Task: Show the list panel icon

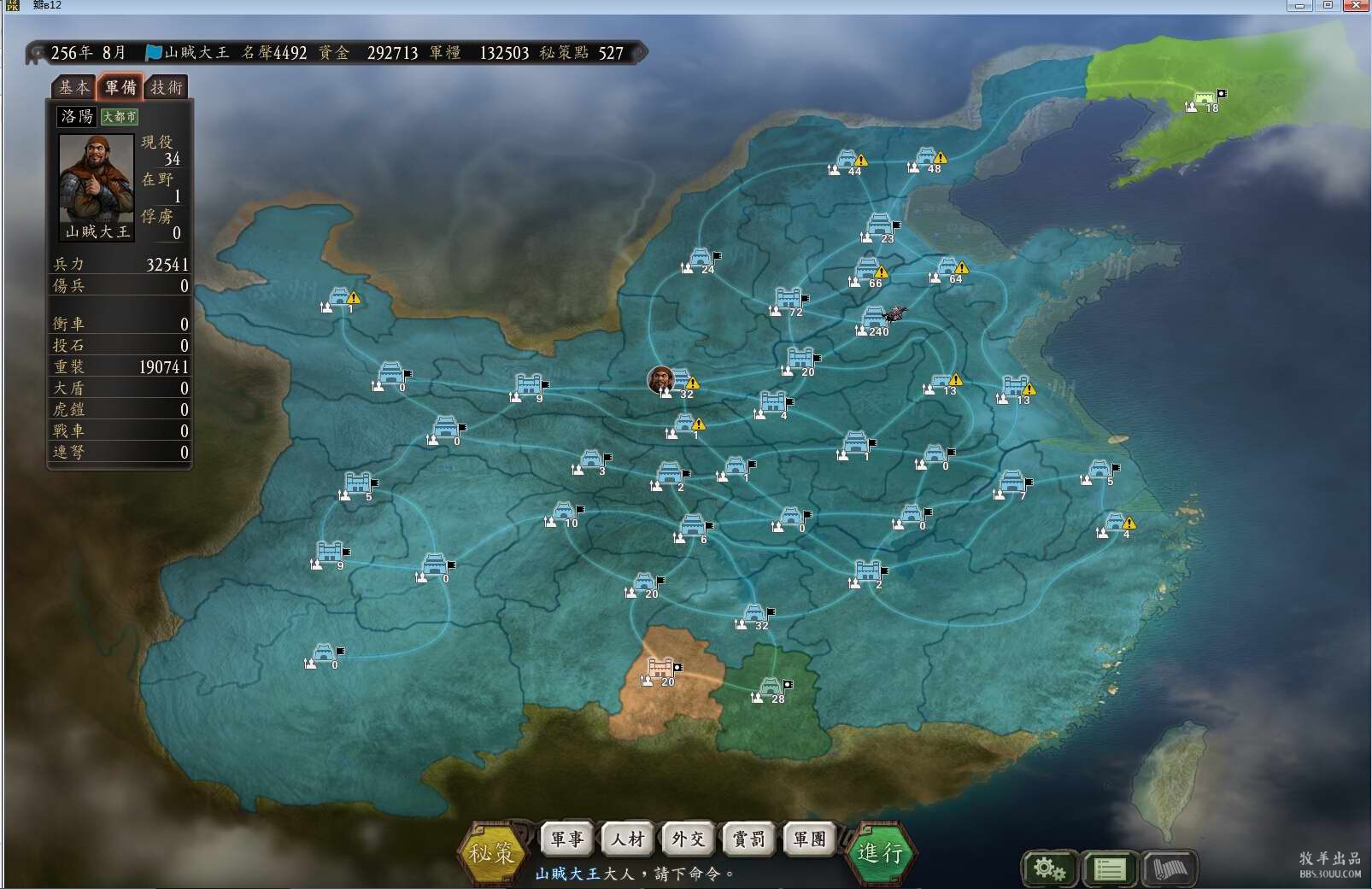Action: click(1109, 869)
